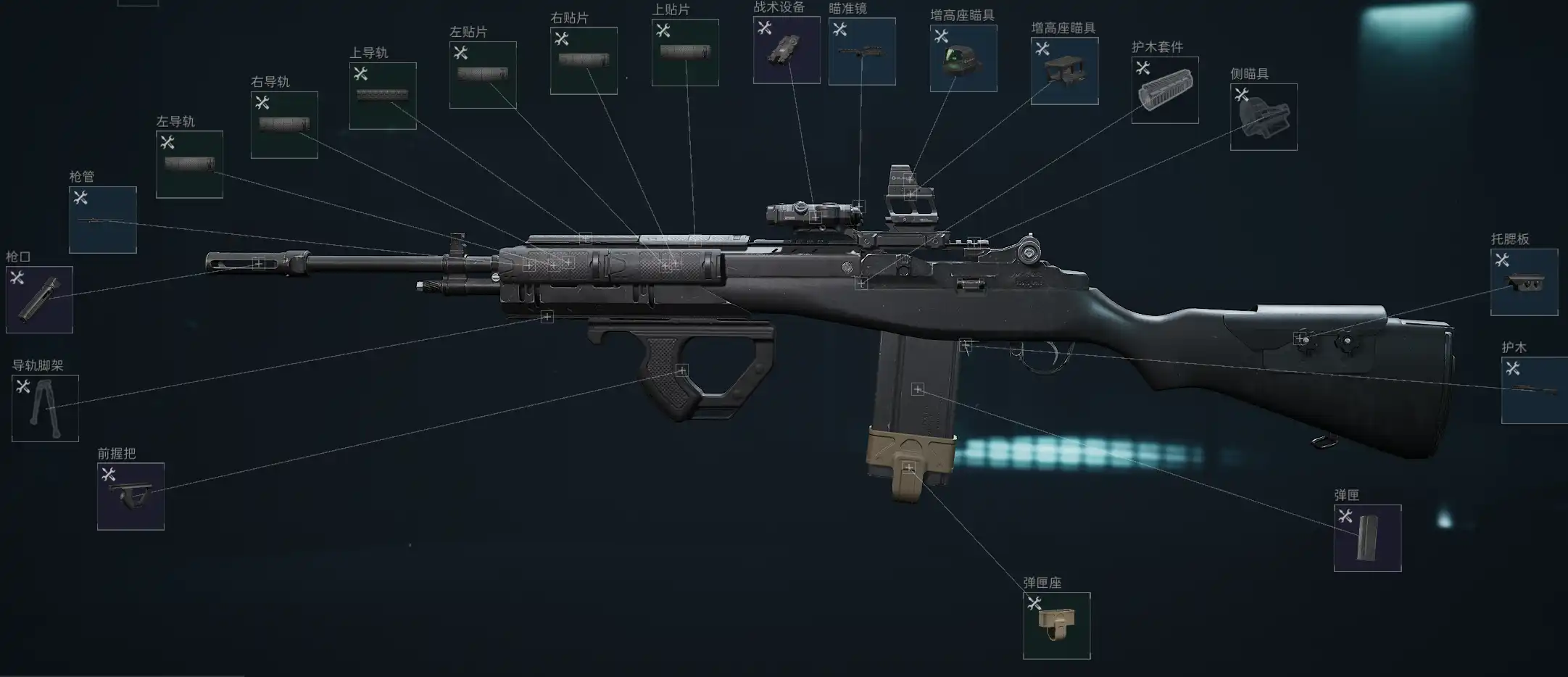Select the 右贴片 right panel slot
This screenshot has height=677, width=1568.
(584, 61)
